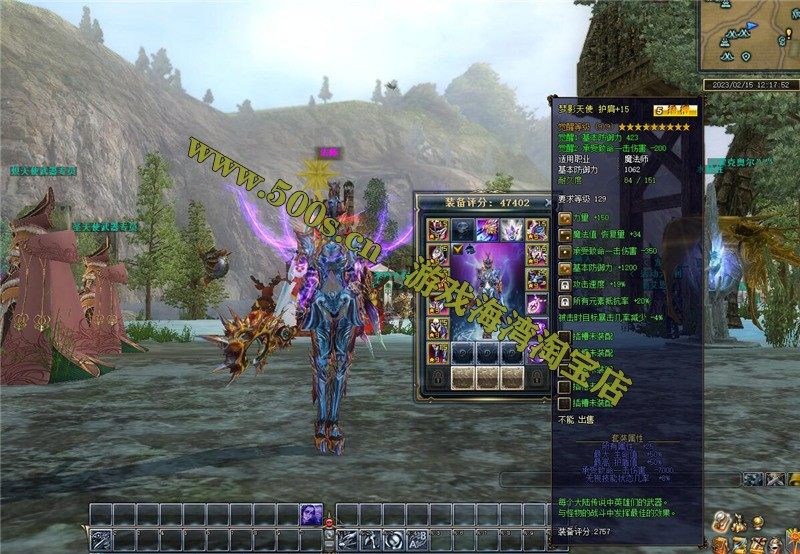This screenshot has height=554, width=800.
Task: Toggle the A/B hotbar swap icon
Action: pyautogui.click(x=416, y=540)
